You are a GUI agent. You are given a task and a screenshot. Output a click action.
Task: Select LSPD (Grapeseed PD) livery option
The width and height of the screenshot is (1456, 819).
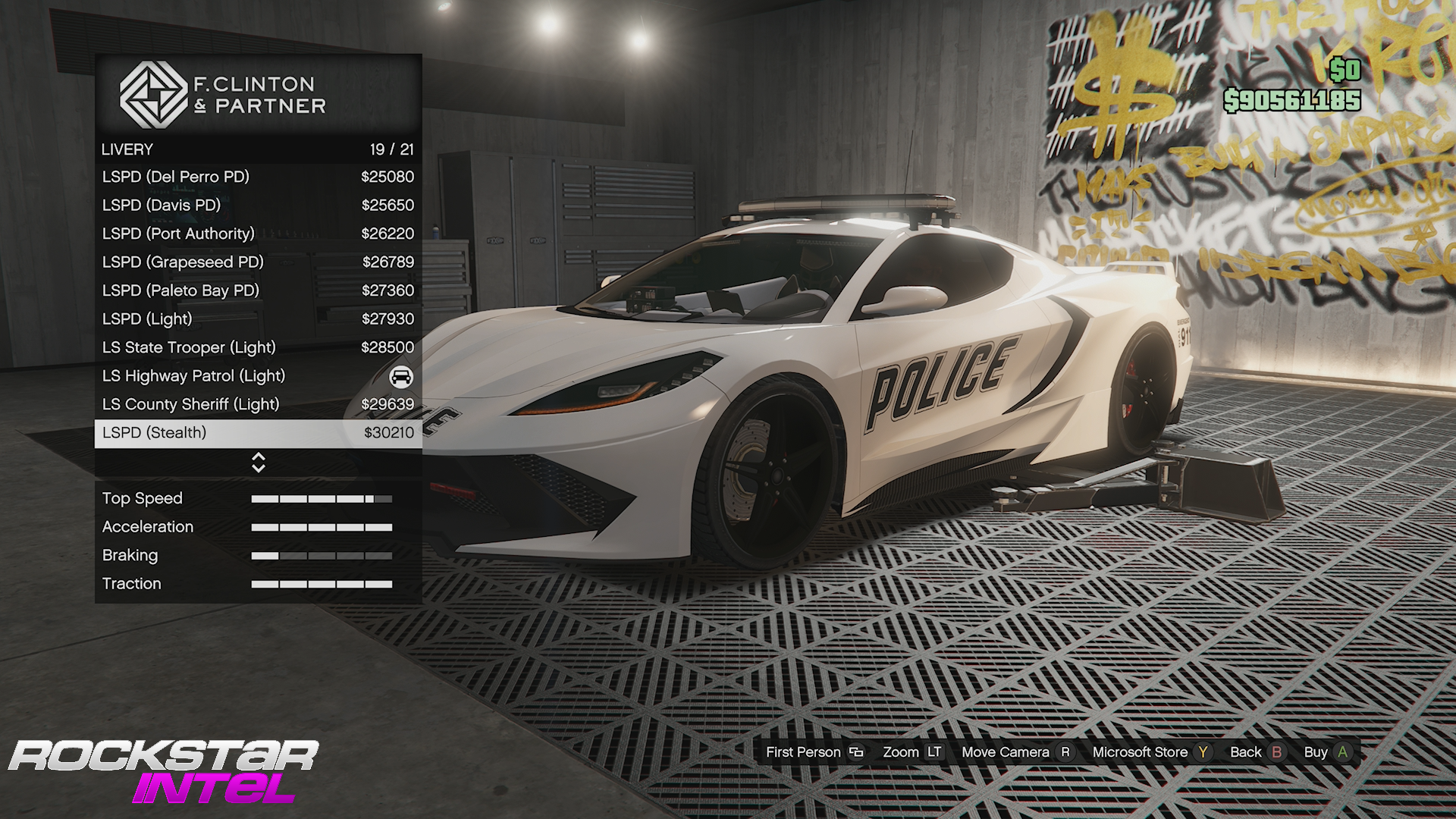[x=258, y=262]
